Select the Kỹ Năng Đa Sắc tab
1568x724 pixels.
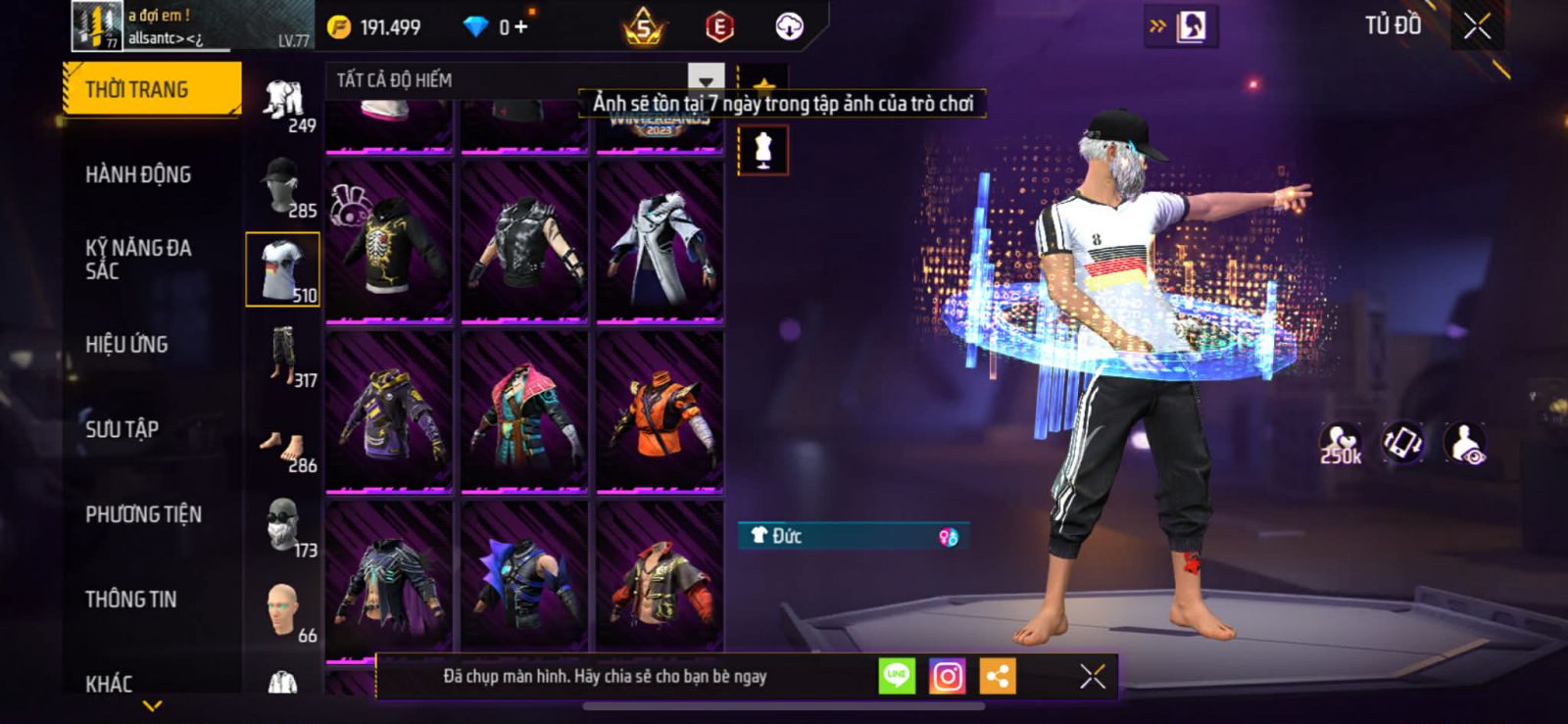click(x=138, y=260)
